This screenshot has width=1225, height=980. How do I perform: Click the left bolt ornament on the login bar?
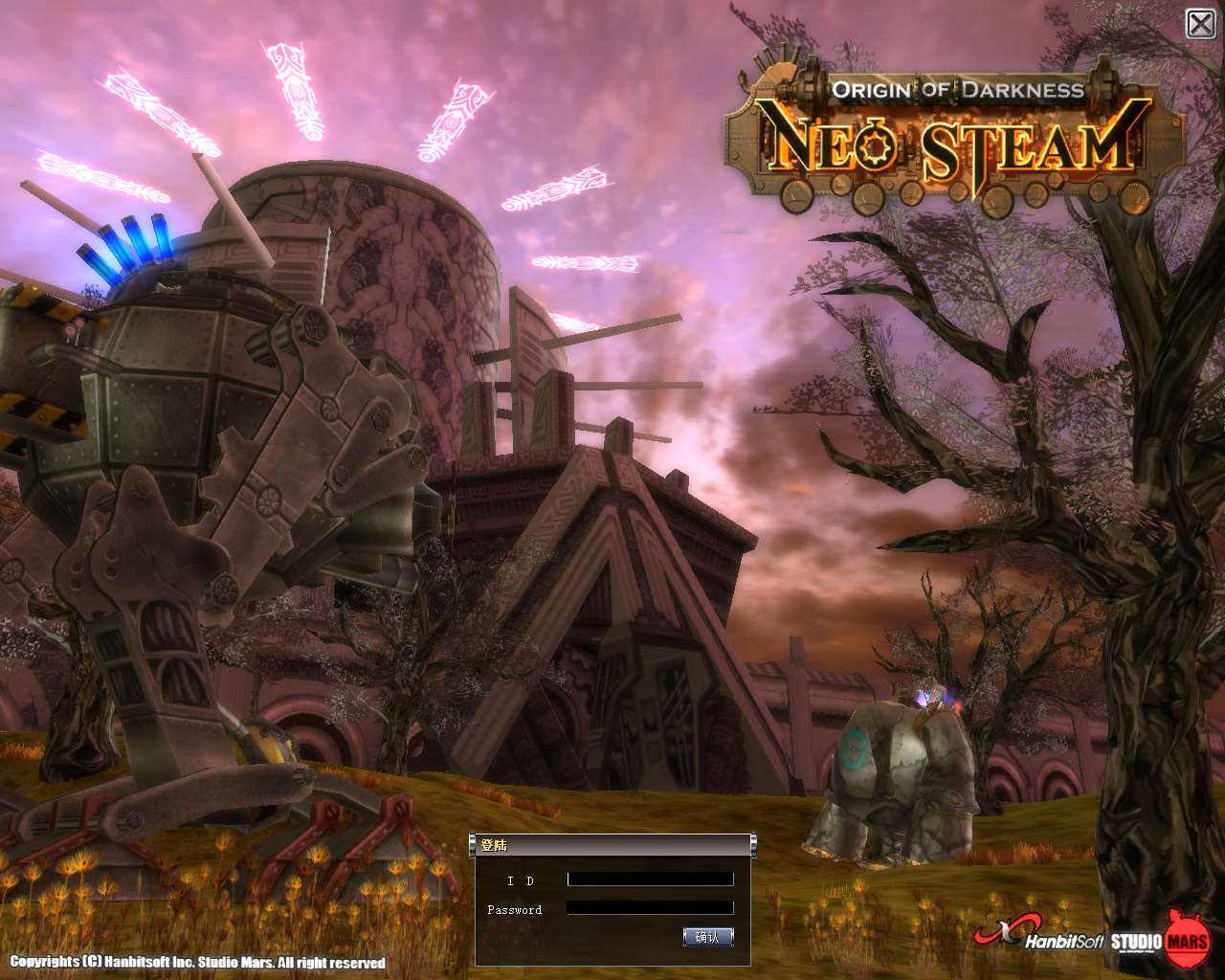click(x=472, y=845)
